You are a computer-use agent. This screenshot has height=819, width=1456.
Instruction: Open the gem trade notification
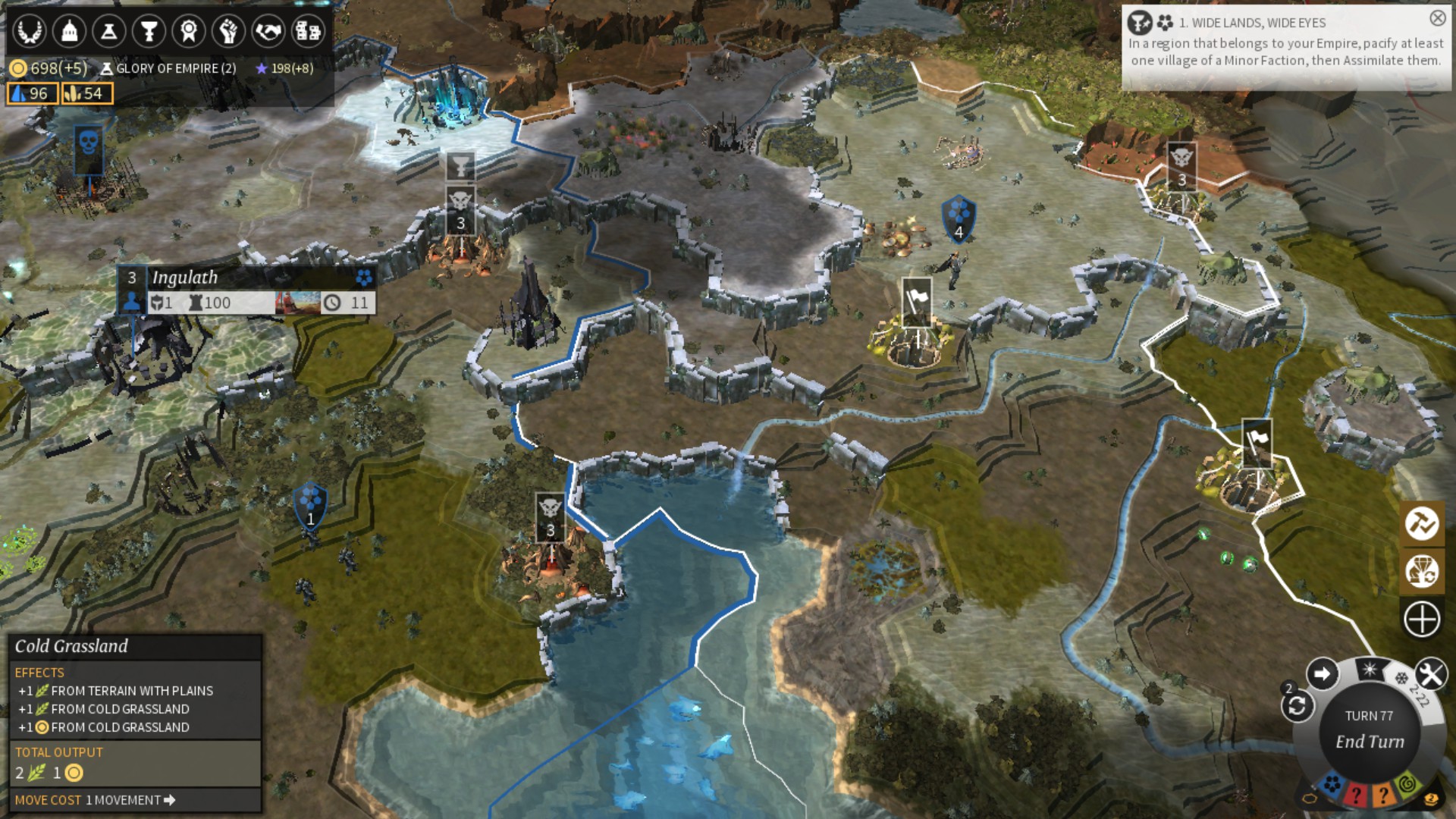point(1422,571)
